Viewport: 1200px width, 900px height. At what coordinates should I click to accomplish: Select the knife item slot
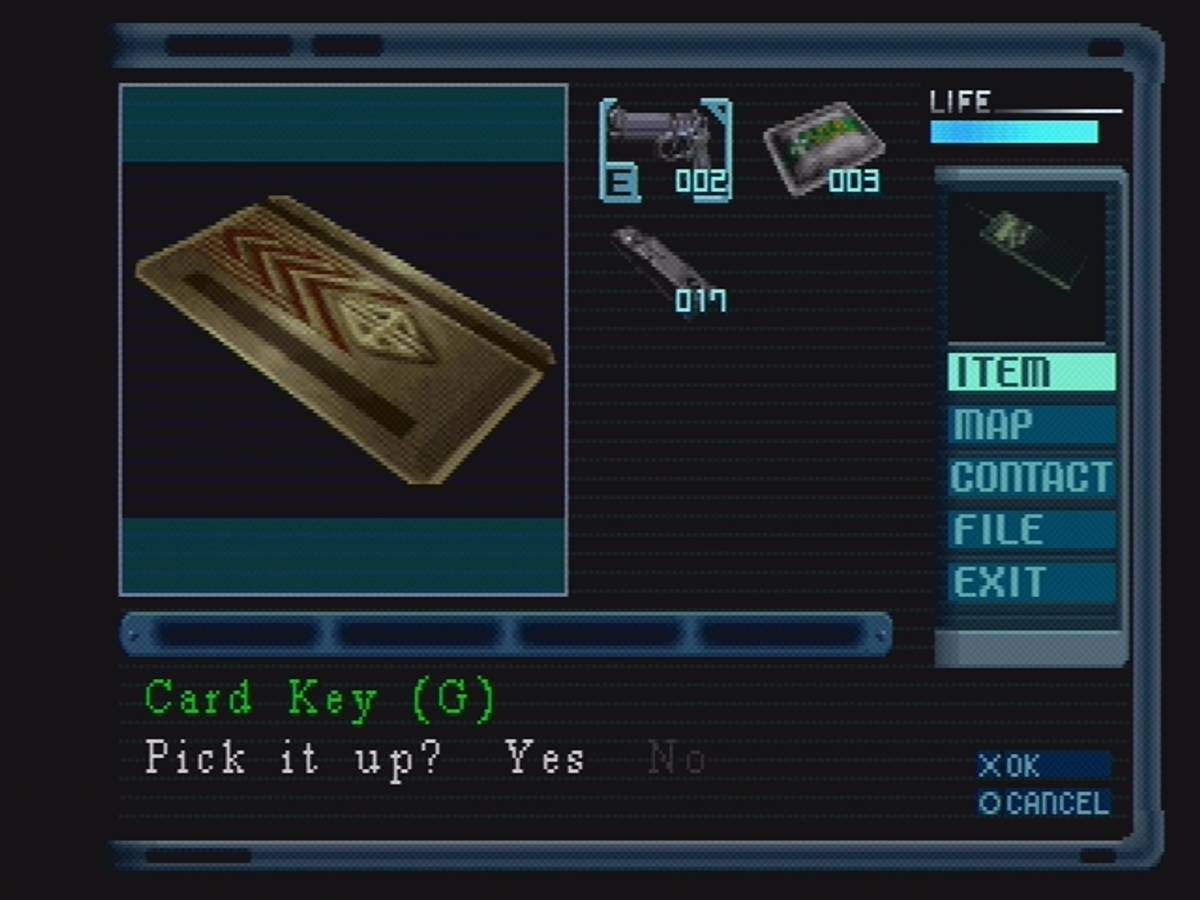click(x=667, y=268)
